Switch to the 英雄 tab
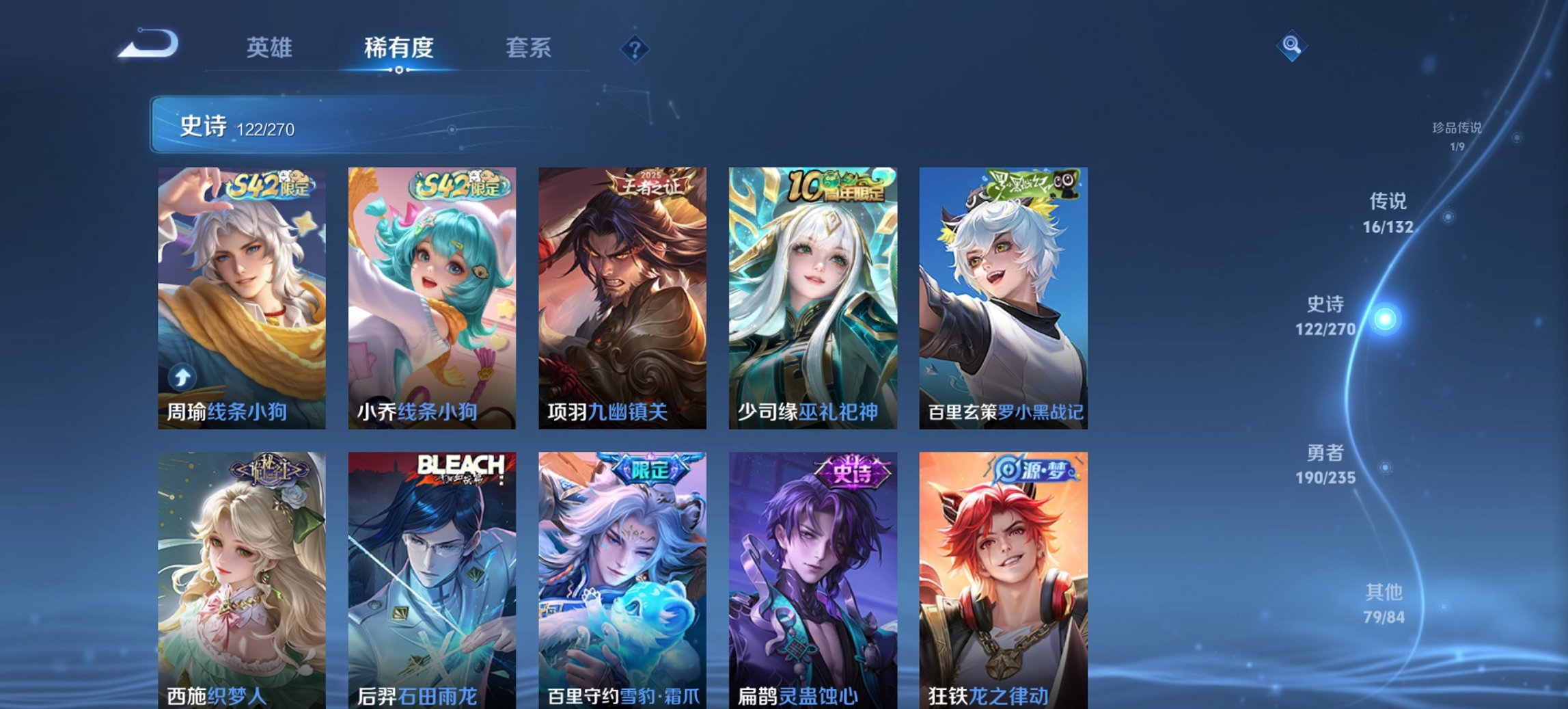Viewport: 1568px width, 709px height. click(x=271, y=47)
